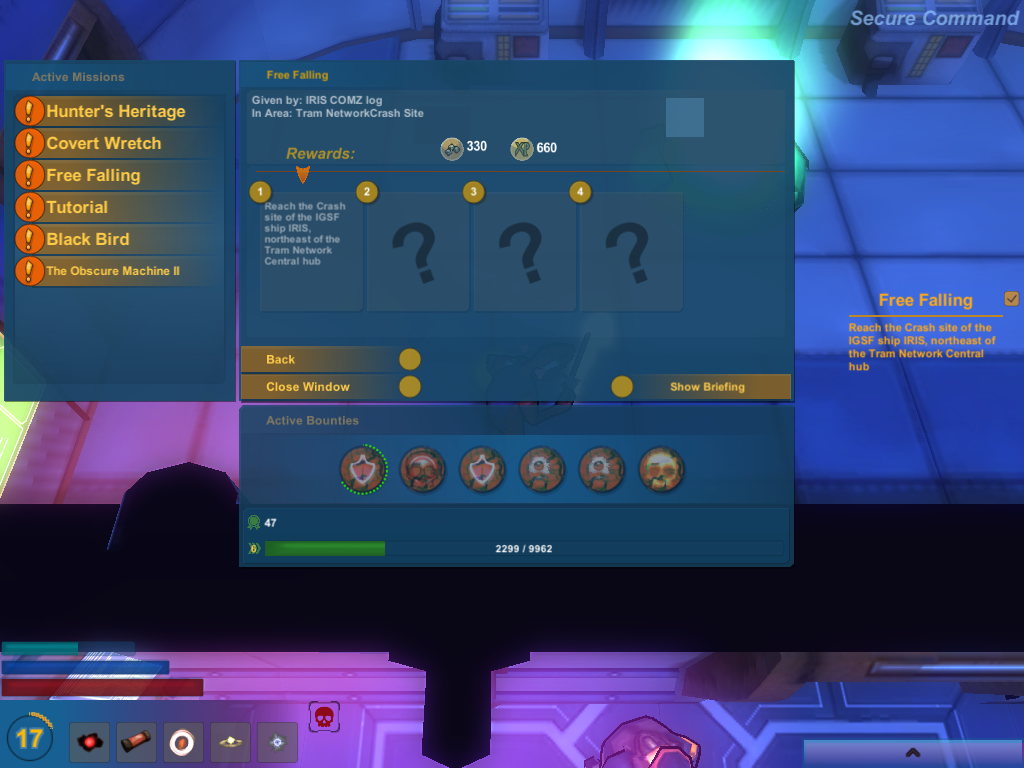Open the Covert Wretch mission

coord(104,143)
